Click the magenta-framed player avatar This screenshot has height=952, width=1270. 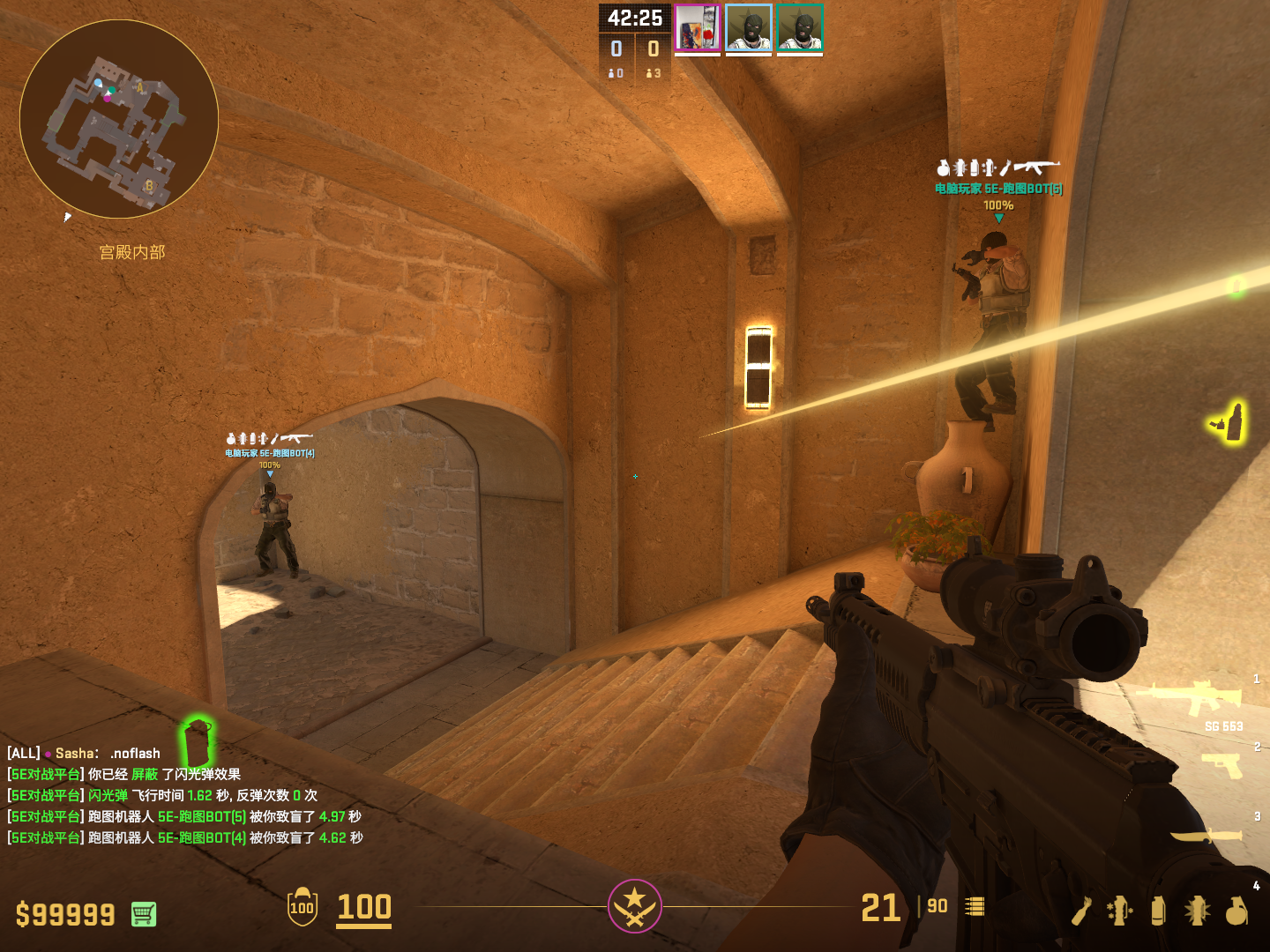(698, 28)
